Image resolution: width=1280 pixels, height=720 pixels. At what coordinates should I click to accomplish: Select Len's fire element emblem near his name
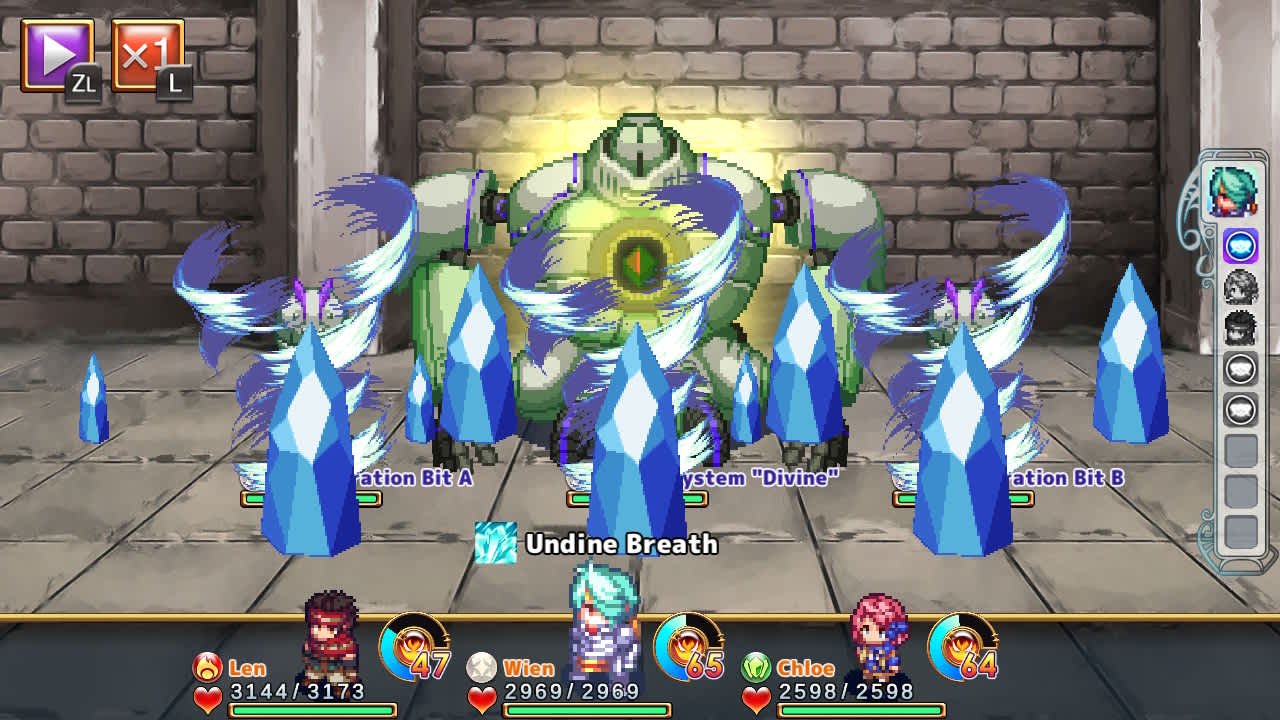(x=206, y=667)
